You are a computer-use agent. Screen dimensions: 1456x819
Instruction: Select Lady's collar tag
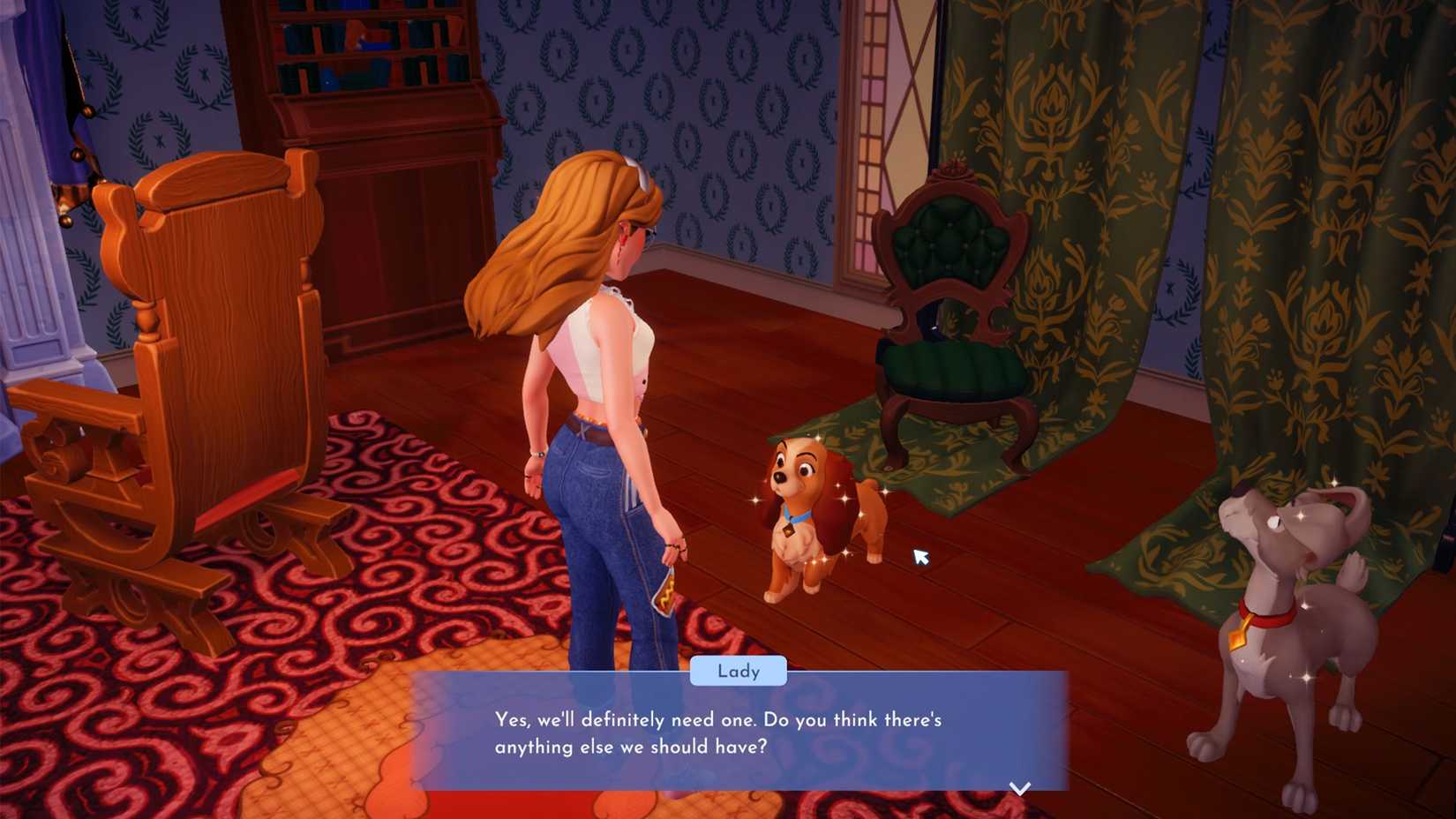click(x=788, y=530)
